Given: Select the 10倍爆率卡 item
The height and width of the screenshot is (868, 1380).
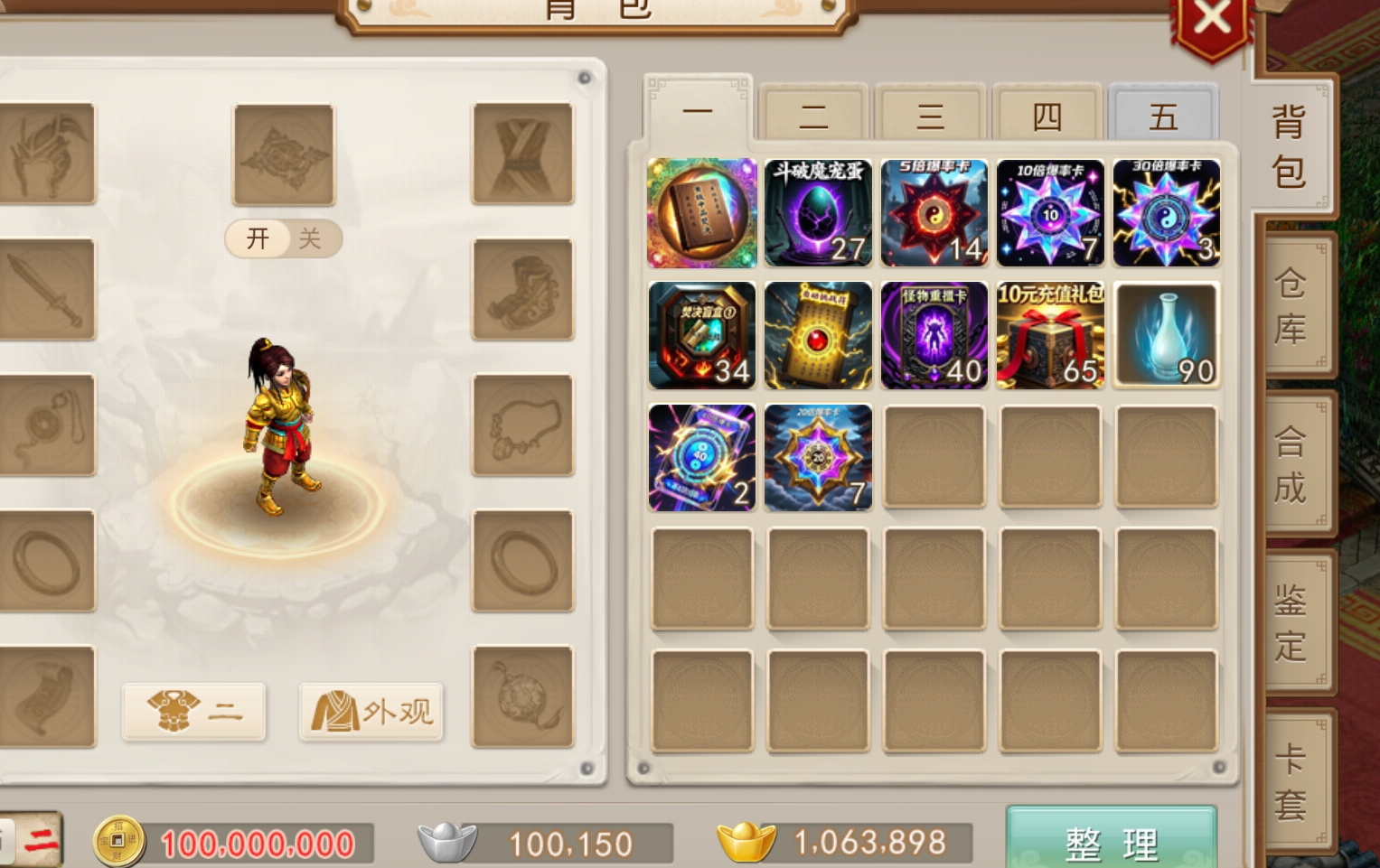Looking at the screenshot, I should [1050, 213].
